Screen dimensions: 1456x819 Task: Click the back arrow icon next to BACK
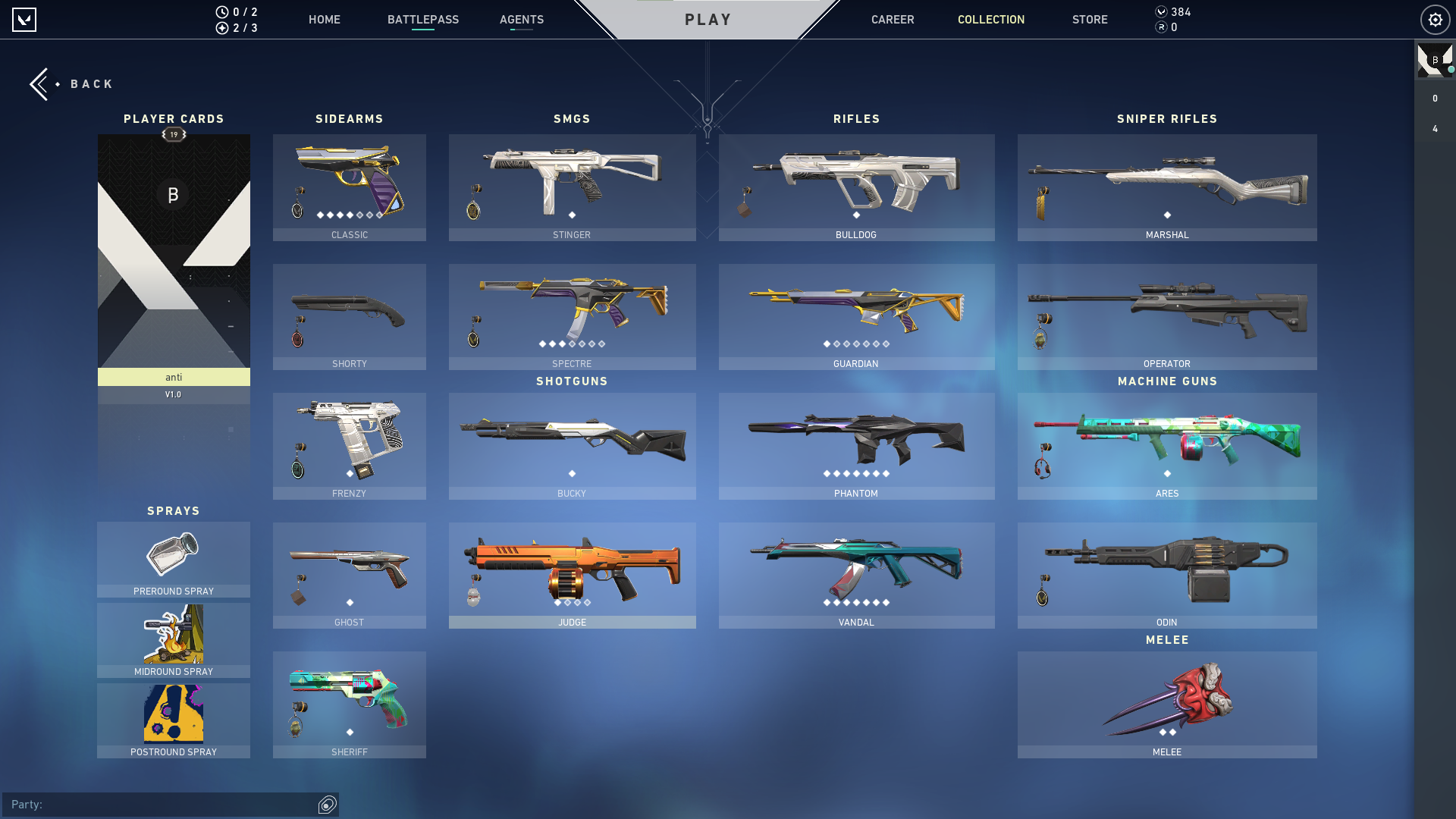[39, 83]
